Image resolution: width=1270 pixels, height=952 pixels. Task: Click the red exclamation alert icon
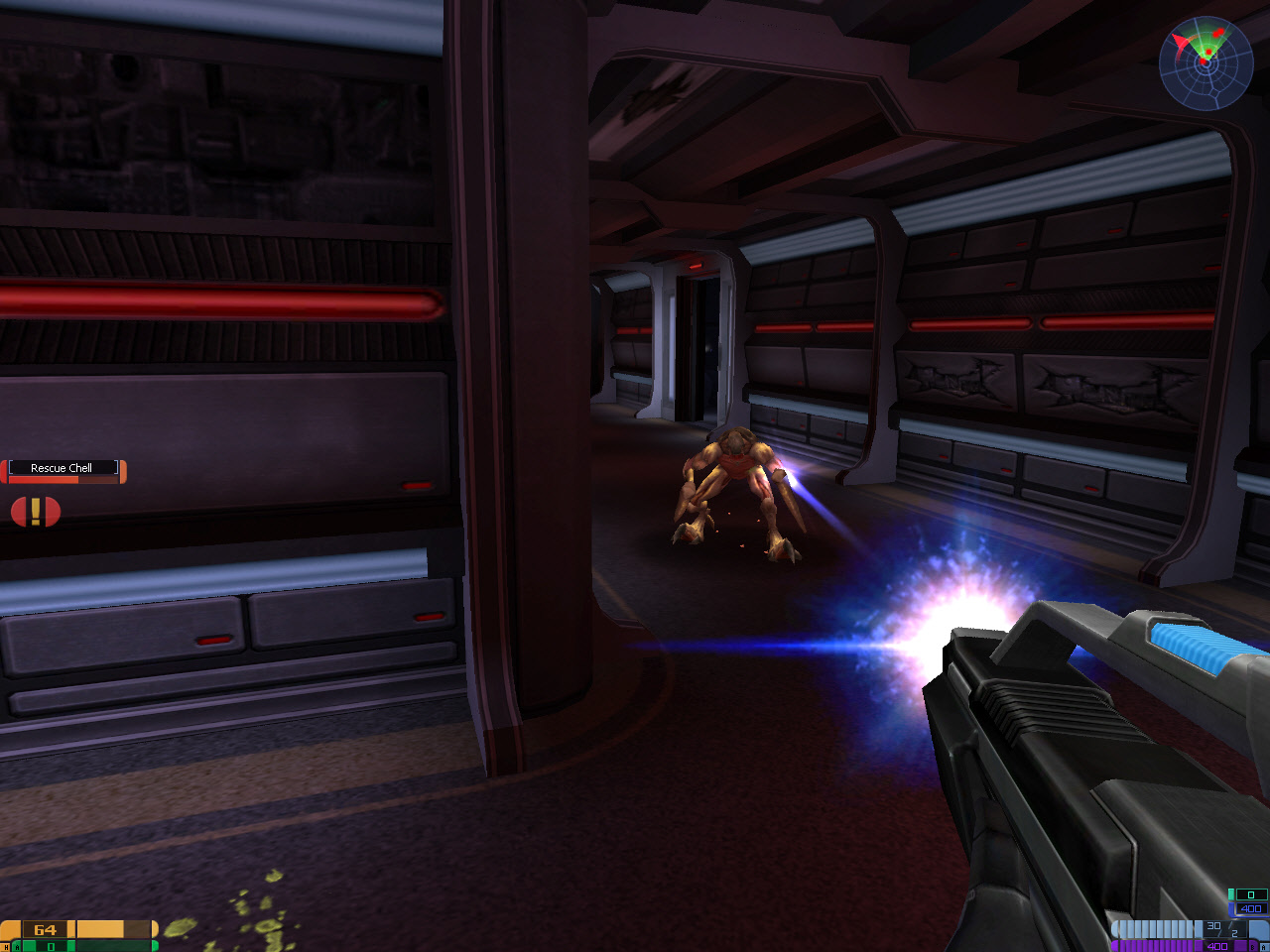click(36, 512)
